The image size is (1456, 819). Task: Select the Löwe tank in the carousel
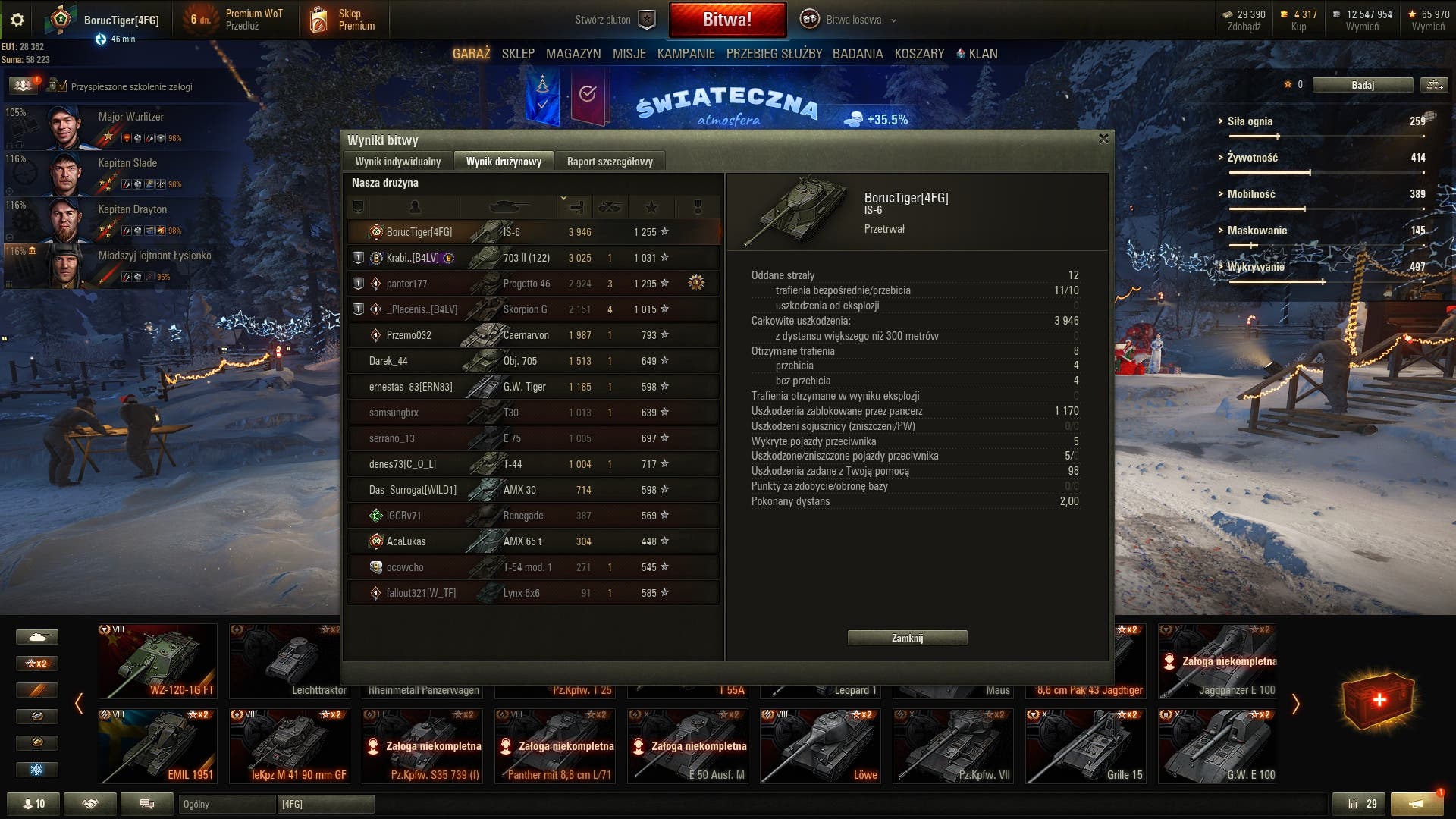point(821,746)
